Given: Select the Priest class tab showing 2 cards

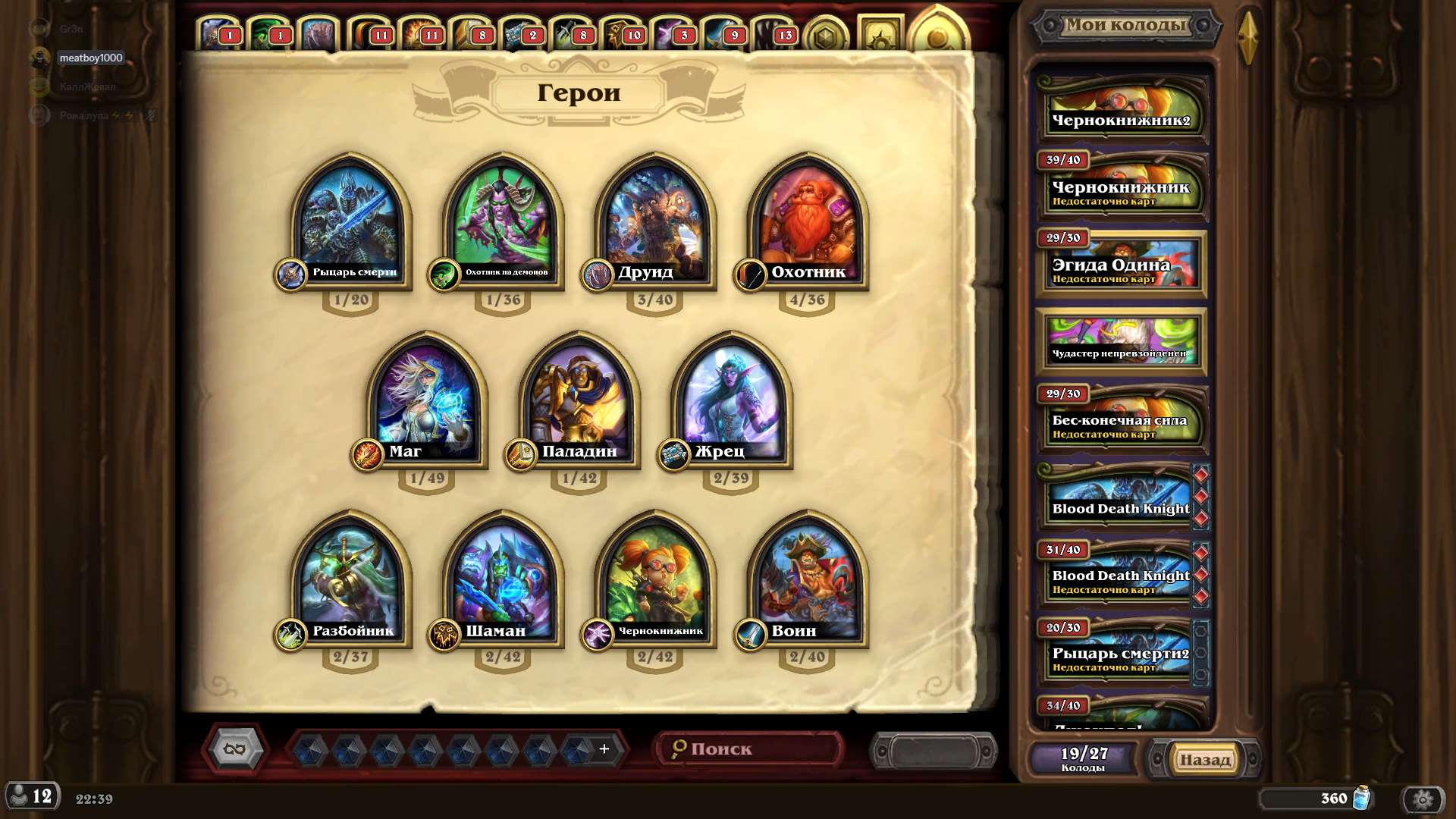Looking at the screenshot, I should [x=518, y=29].
